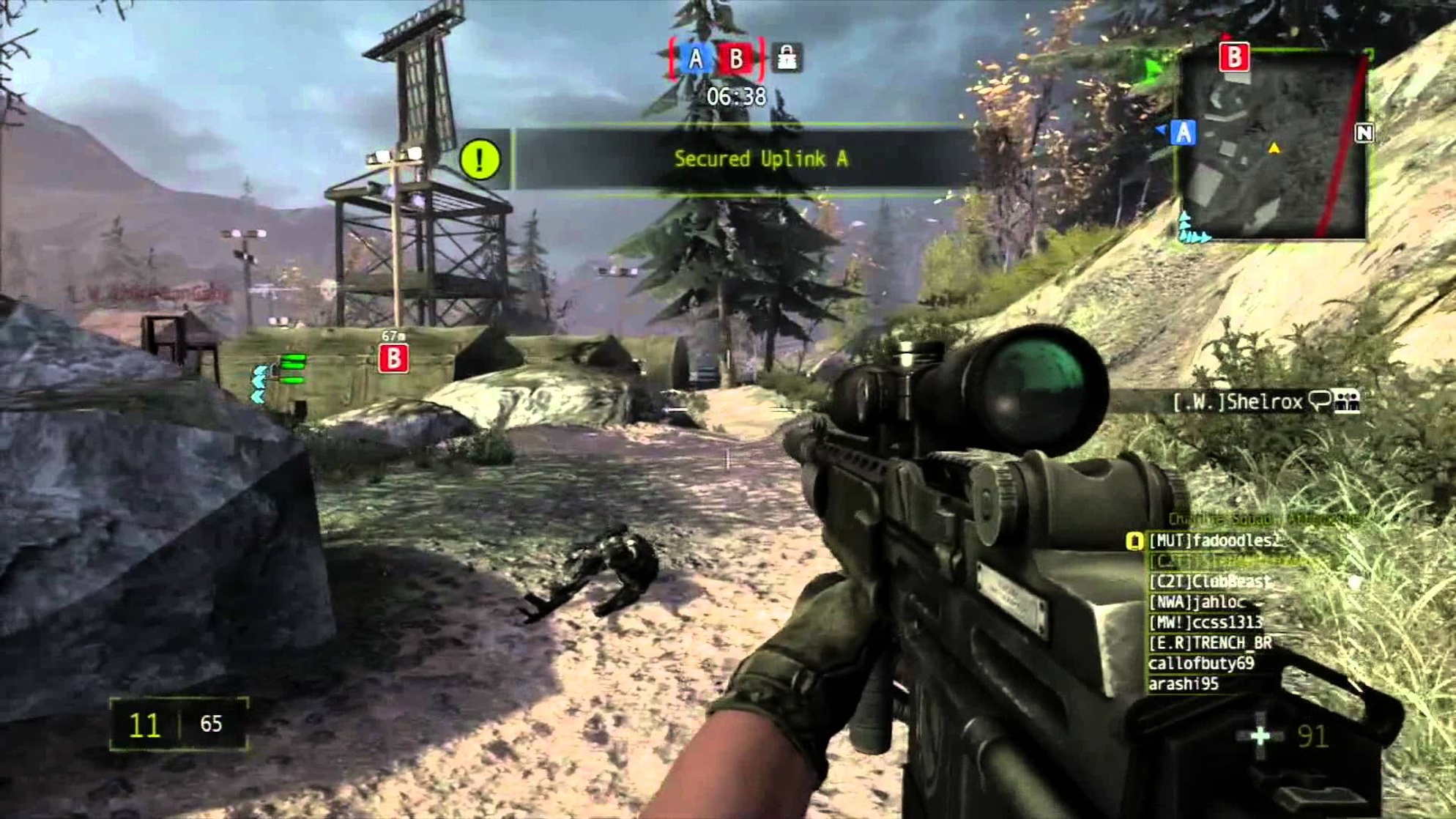Select the red B marker on the minimap
This screenshot has height=819, width=1456.
[1233, 57]
